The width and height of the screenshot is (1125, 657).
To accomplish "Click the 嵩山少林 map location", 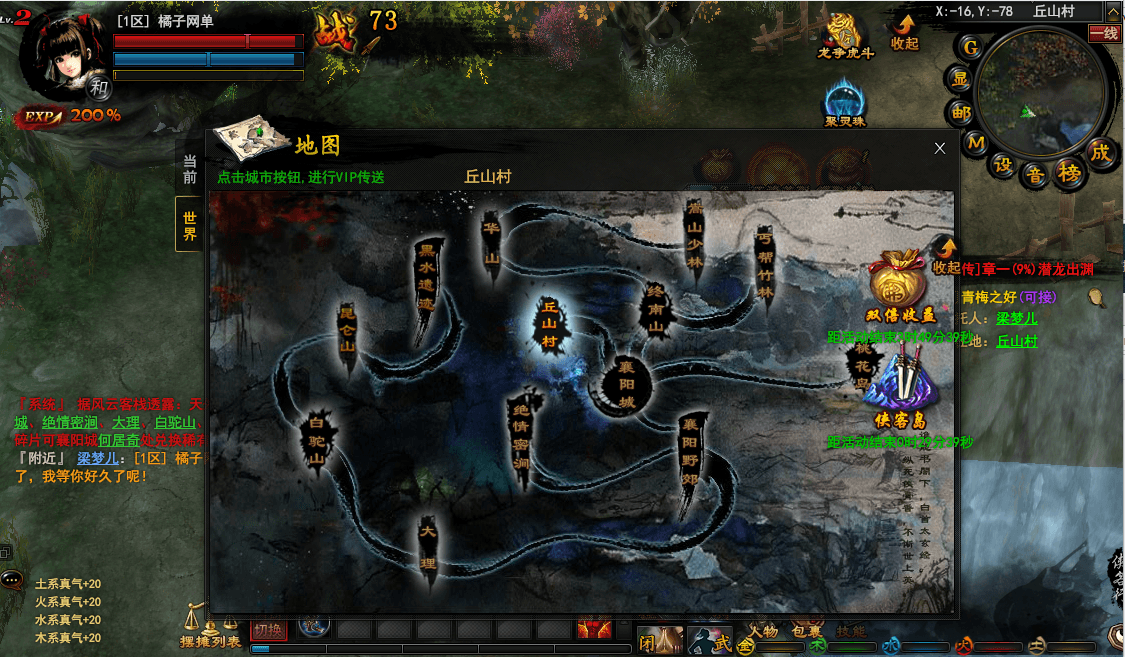I will [695, 235].
